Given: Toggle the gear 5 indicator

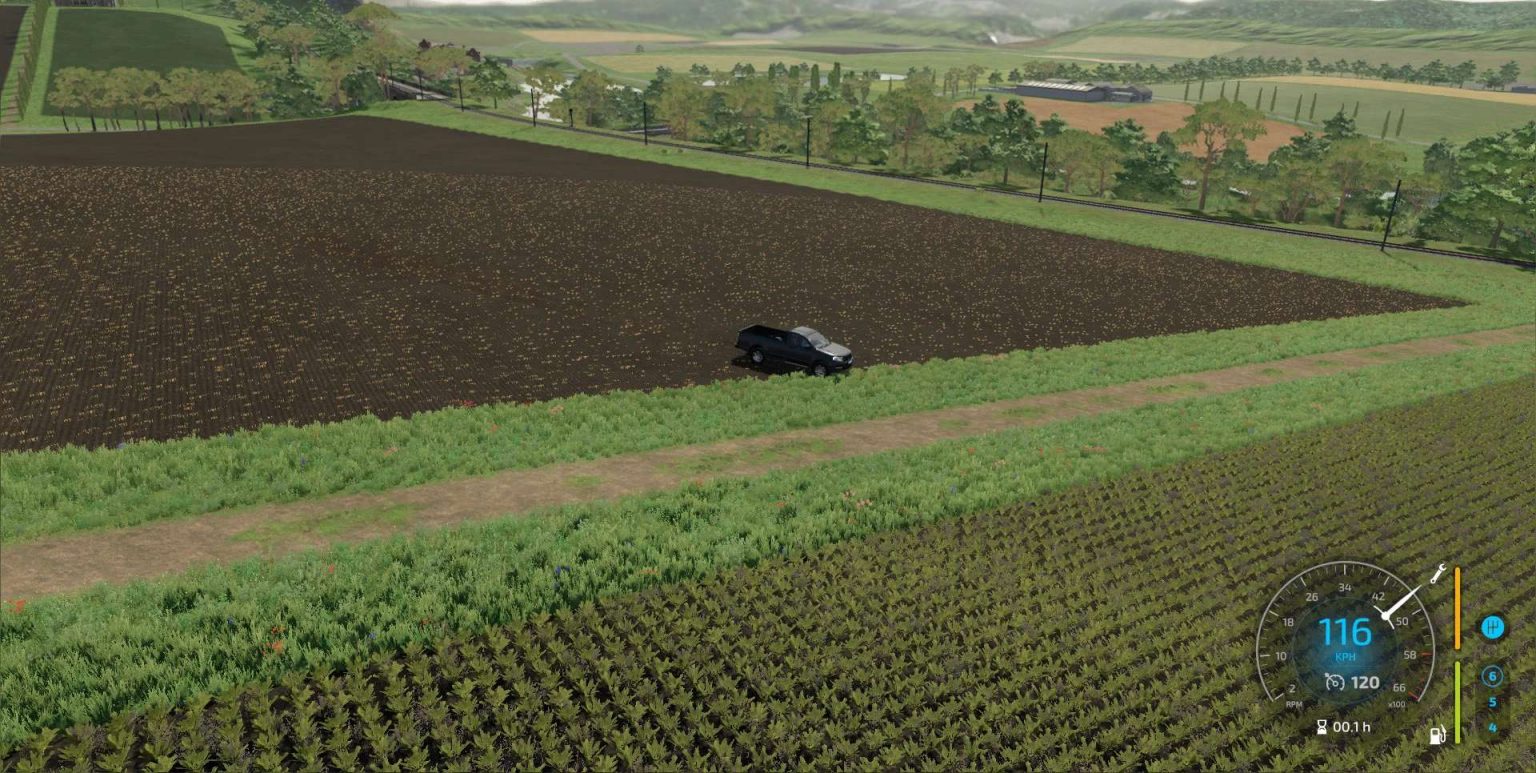Looking at the screenshot, I should pos(1494,700).
